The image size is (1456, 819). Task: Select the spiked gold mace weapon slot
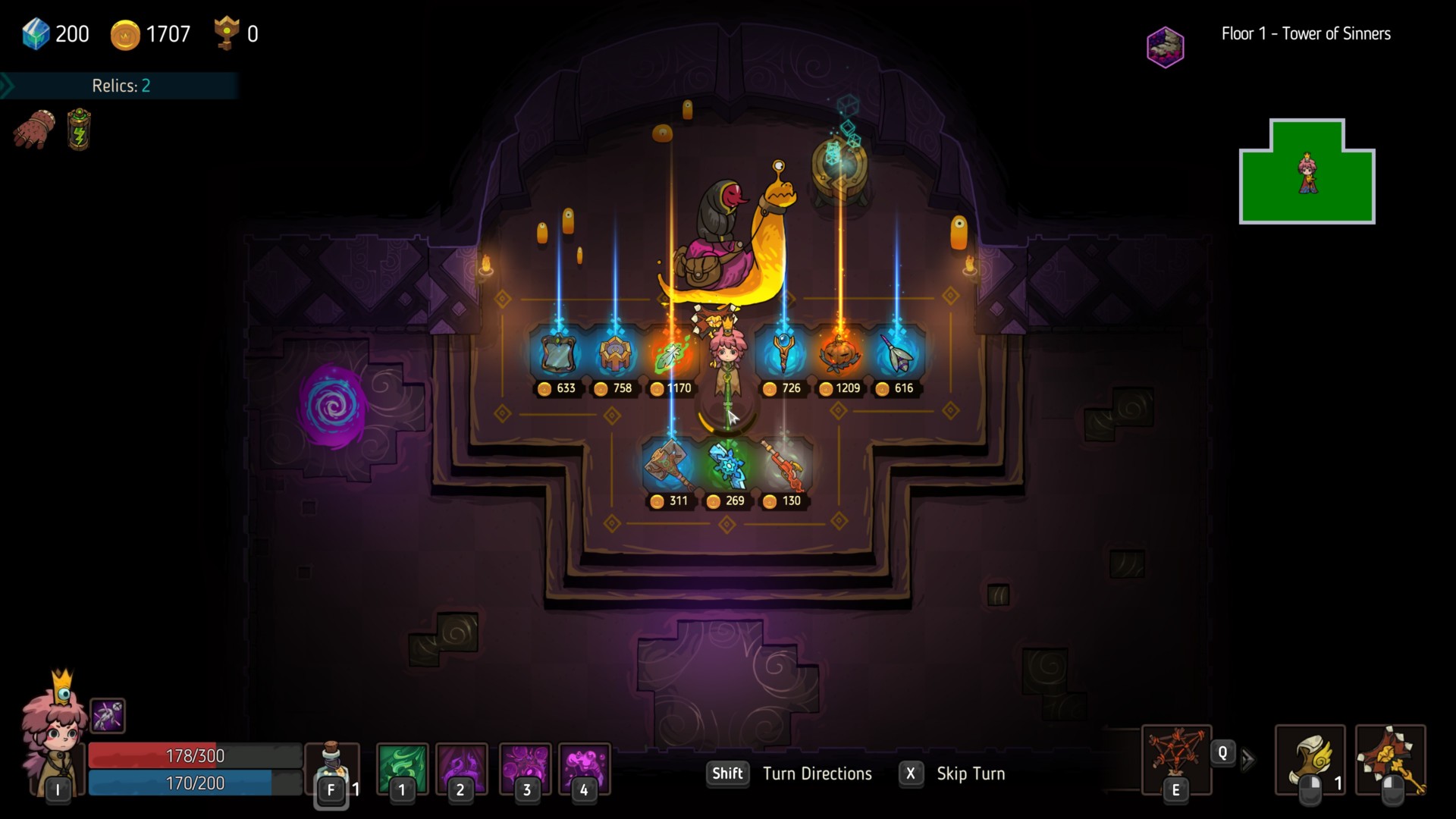click(x=1390, y=758)
